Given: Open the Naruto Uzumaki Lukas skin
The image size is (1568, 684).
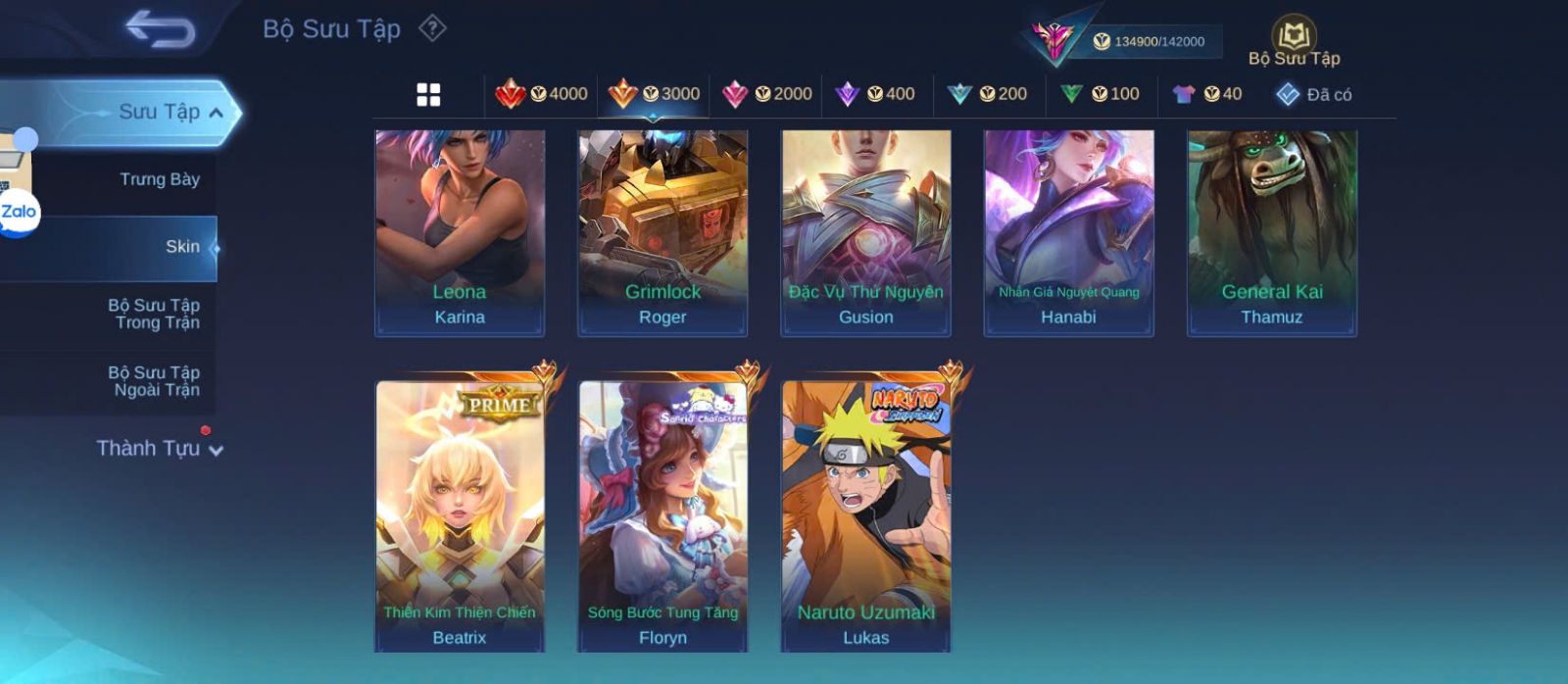Looking at the screenshot, I should tap(866, 515).
